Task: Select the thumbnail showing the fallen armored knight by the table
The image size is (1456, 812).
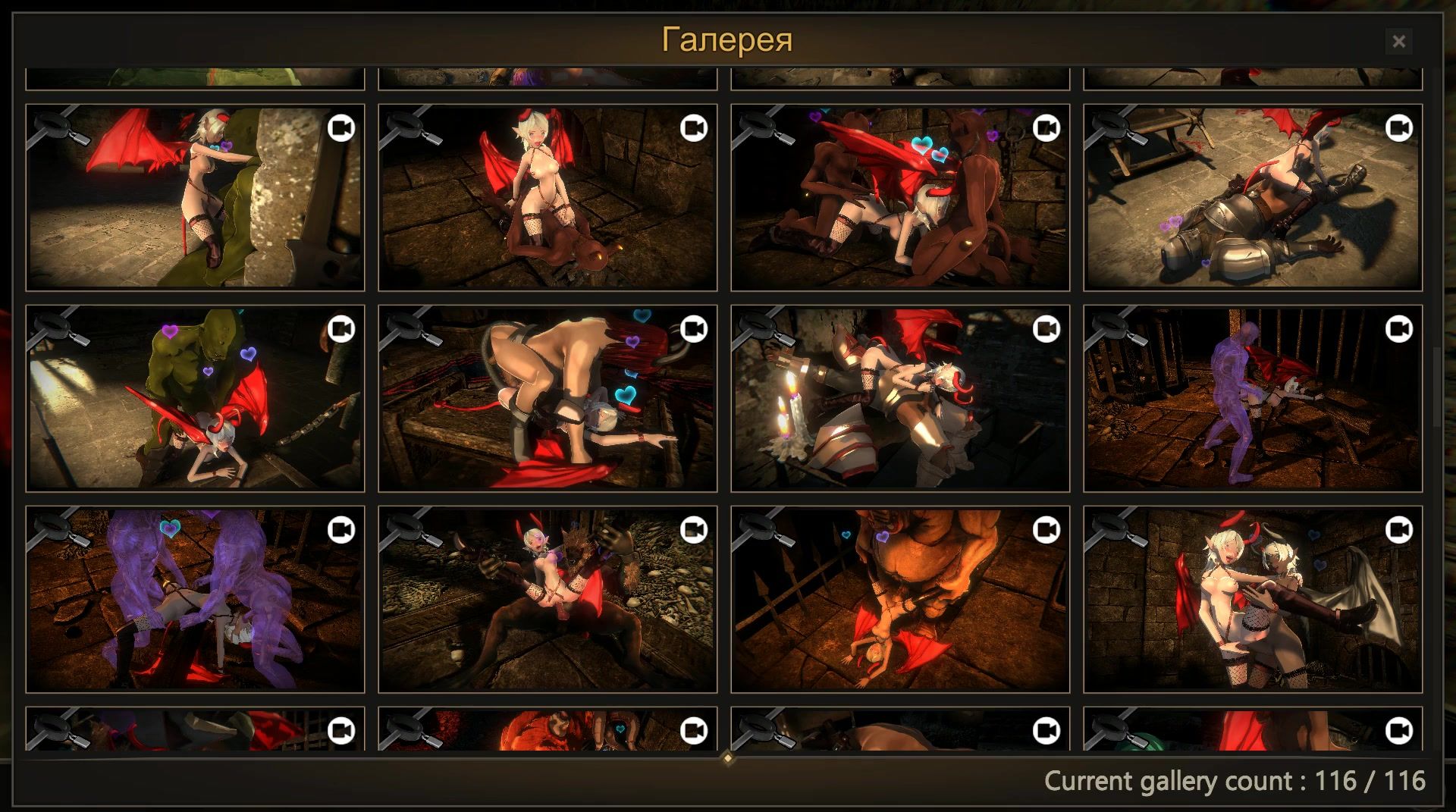Action: [1252, 208]
